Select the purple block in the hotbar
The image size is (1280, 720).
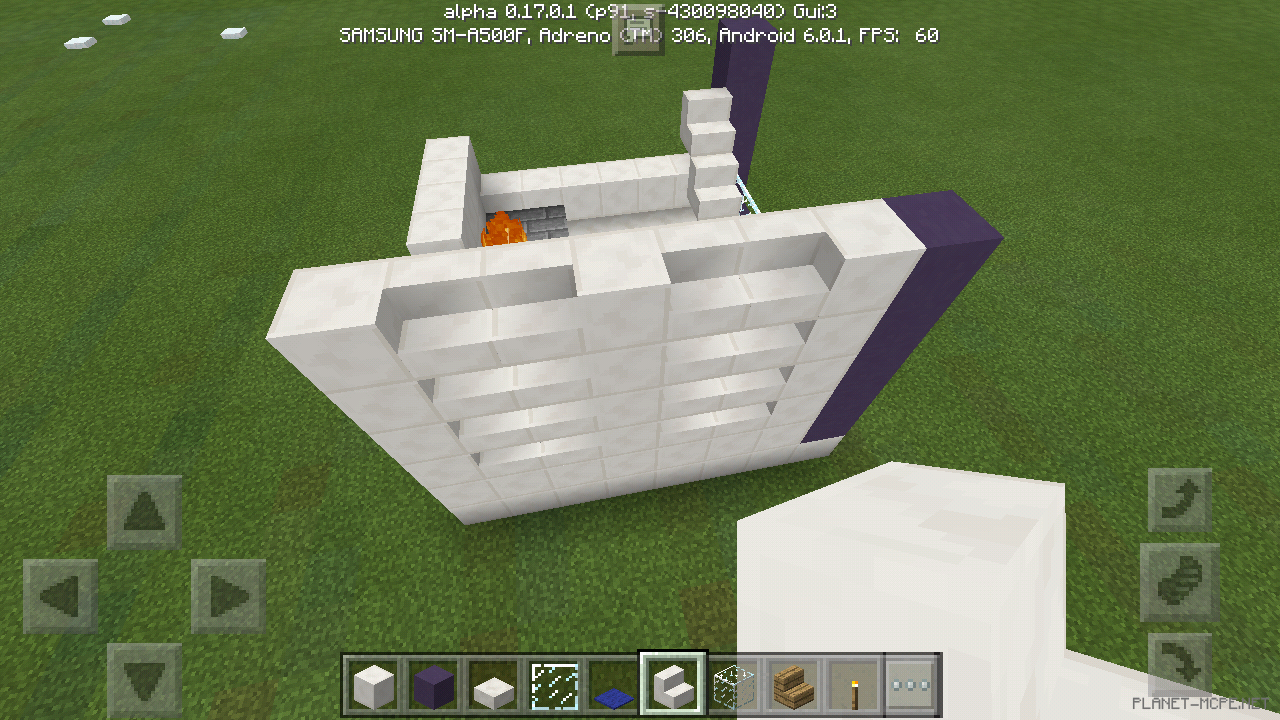[433, 687]
